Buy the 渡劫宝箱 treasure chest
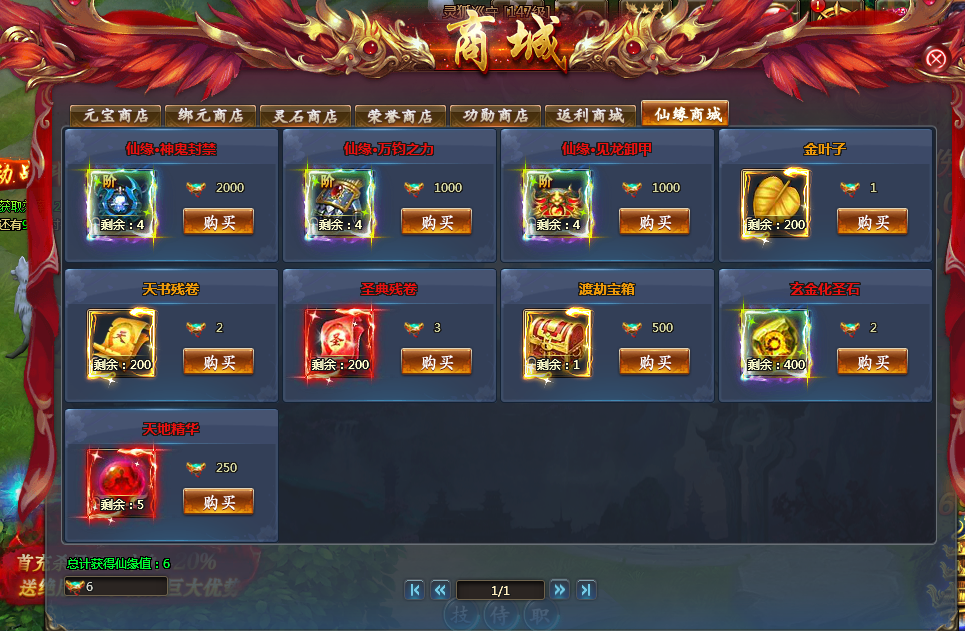965x631 pixels. coord(654,362)
